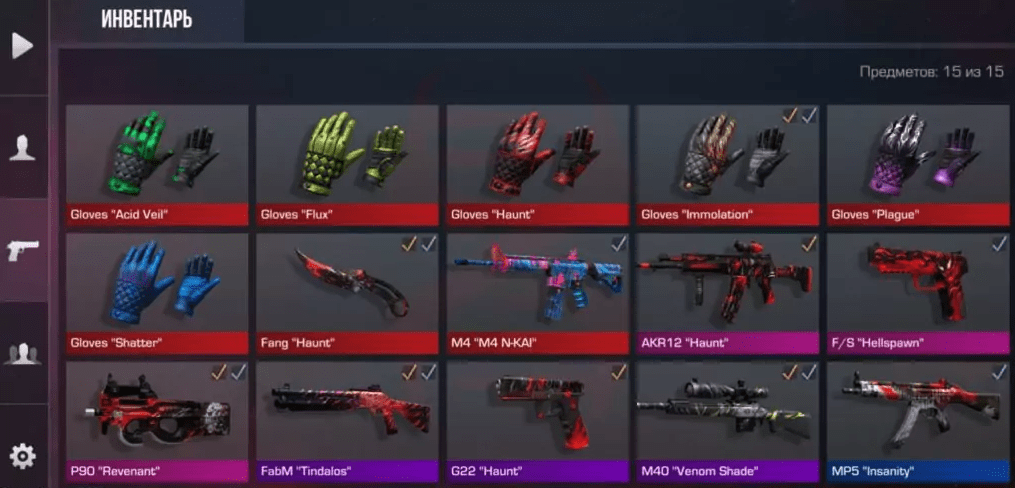
Task: Open the friends group sidebar icon
Action: (22, 353)
